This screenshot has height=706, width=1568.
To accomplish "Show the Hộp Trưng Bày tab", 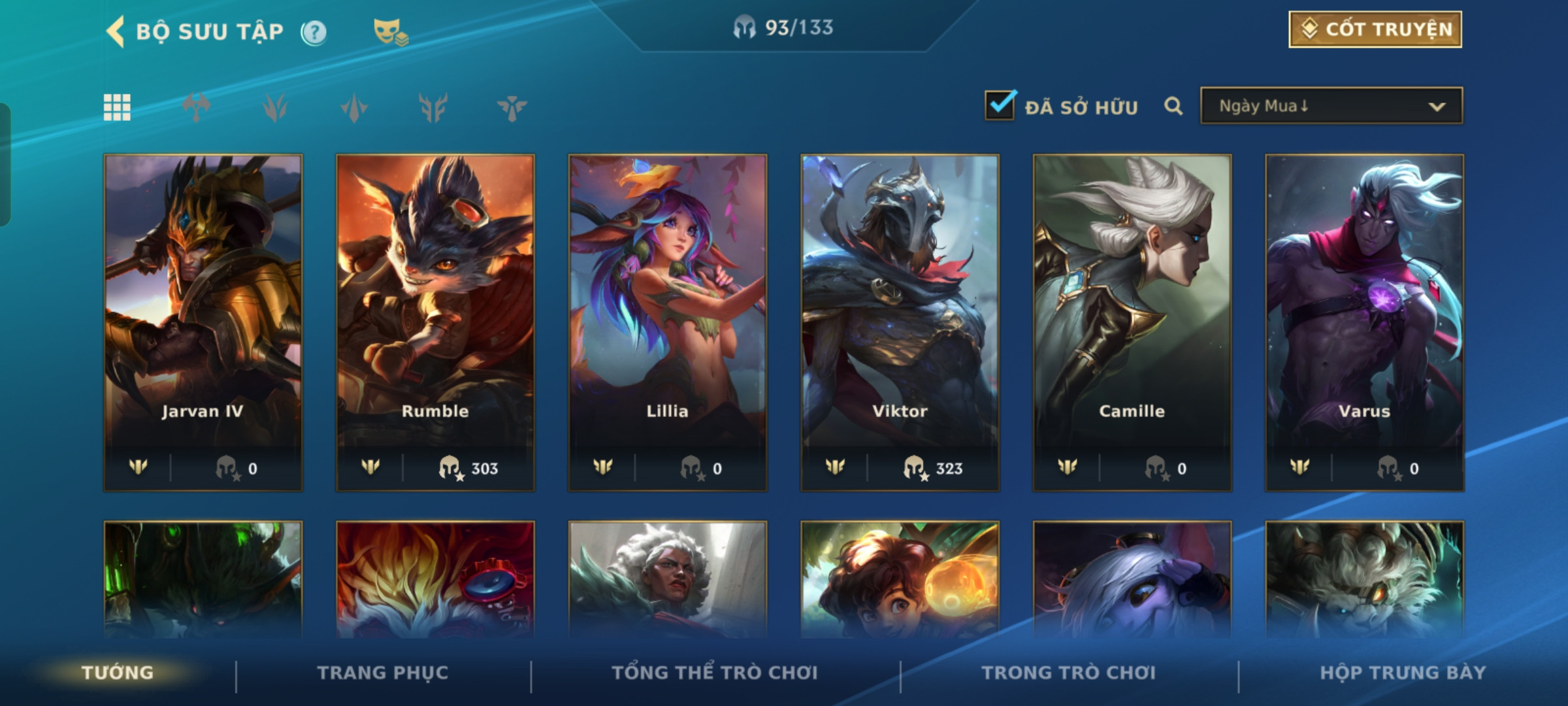I will click(1403, 673).
